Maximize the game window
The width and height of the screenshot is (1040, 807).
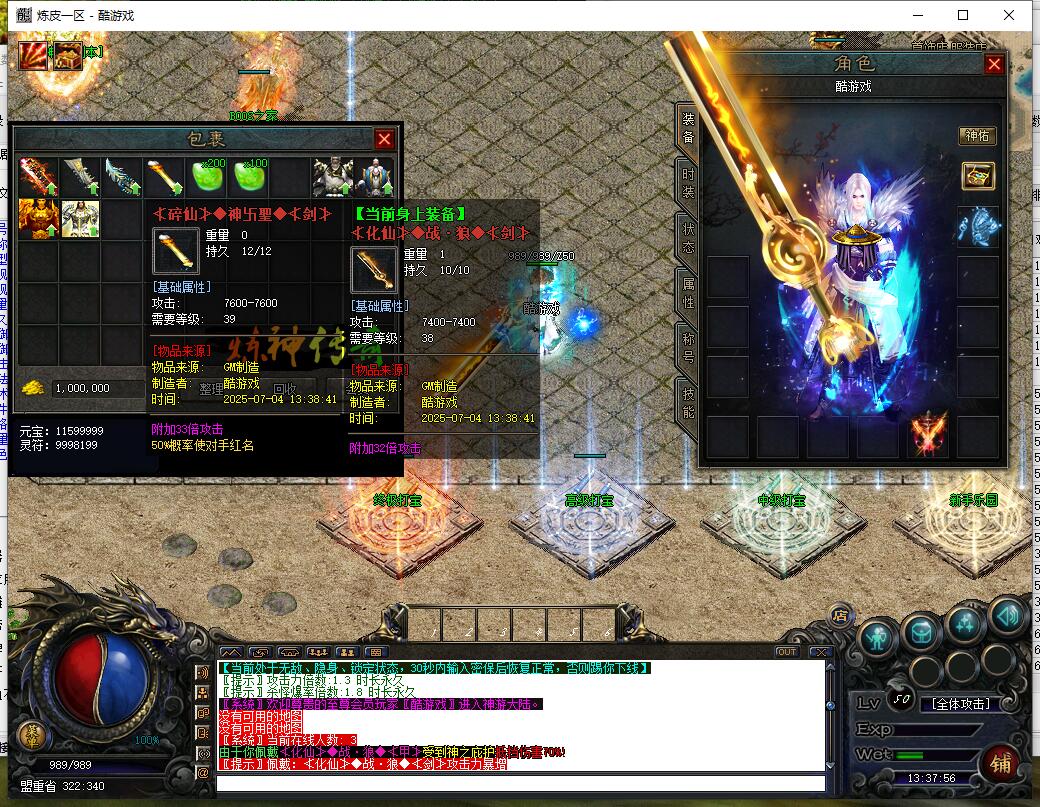coord(963,15)
